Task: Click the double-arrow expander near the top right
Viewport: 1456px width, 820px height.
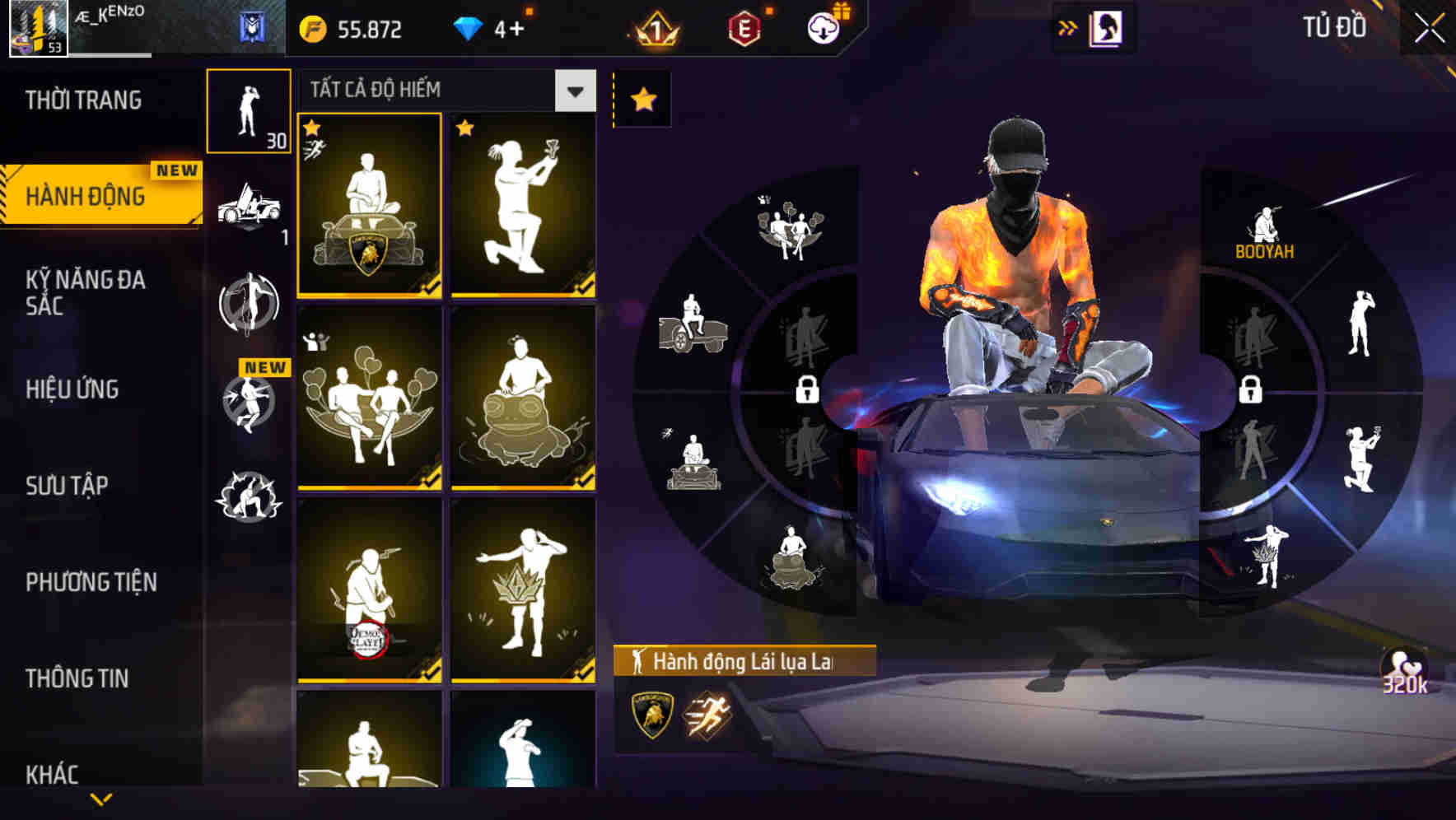Action: 1068,27
